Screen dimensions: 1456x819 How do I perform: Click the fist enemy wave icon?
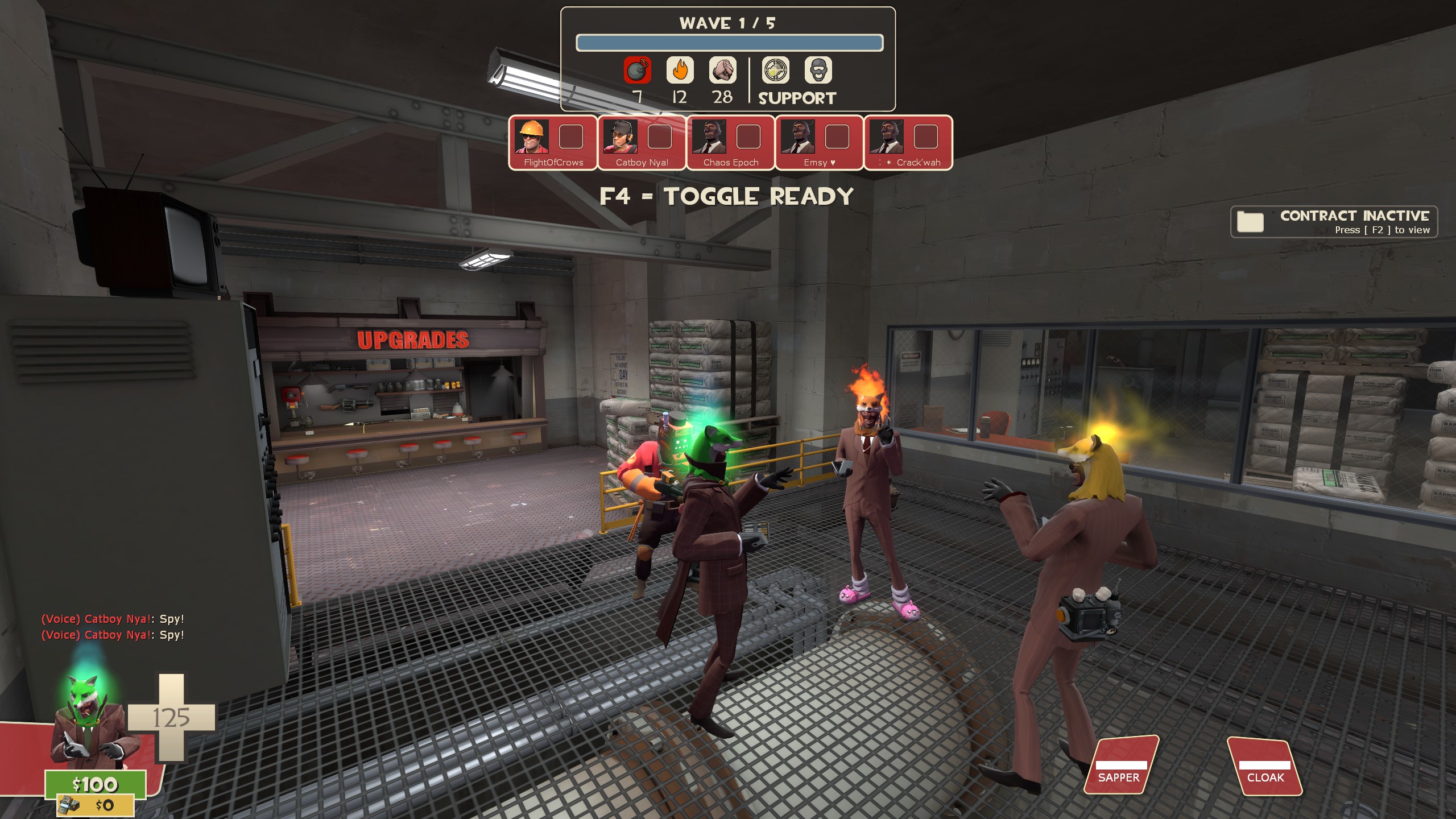722,71
